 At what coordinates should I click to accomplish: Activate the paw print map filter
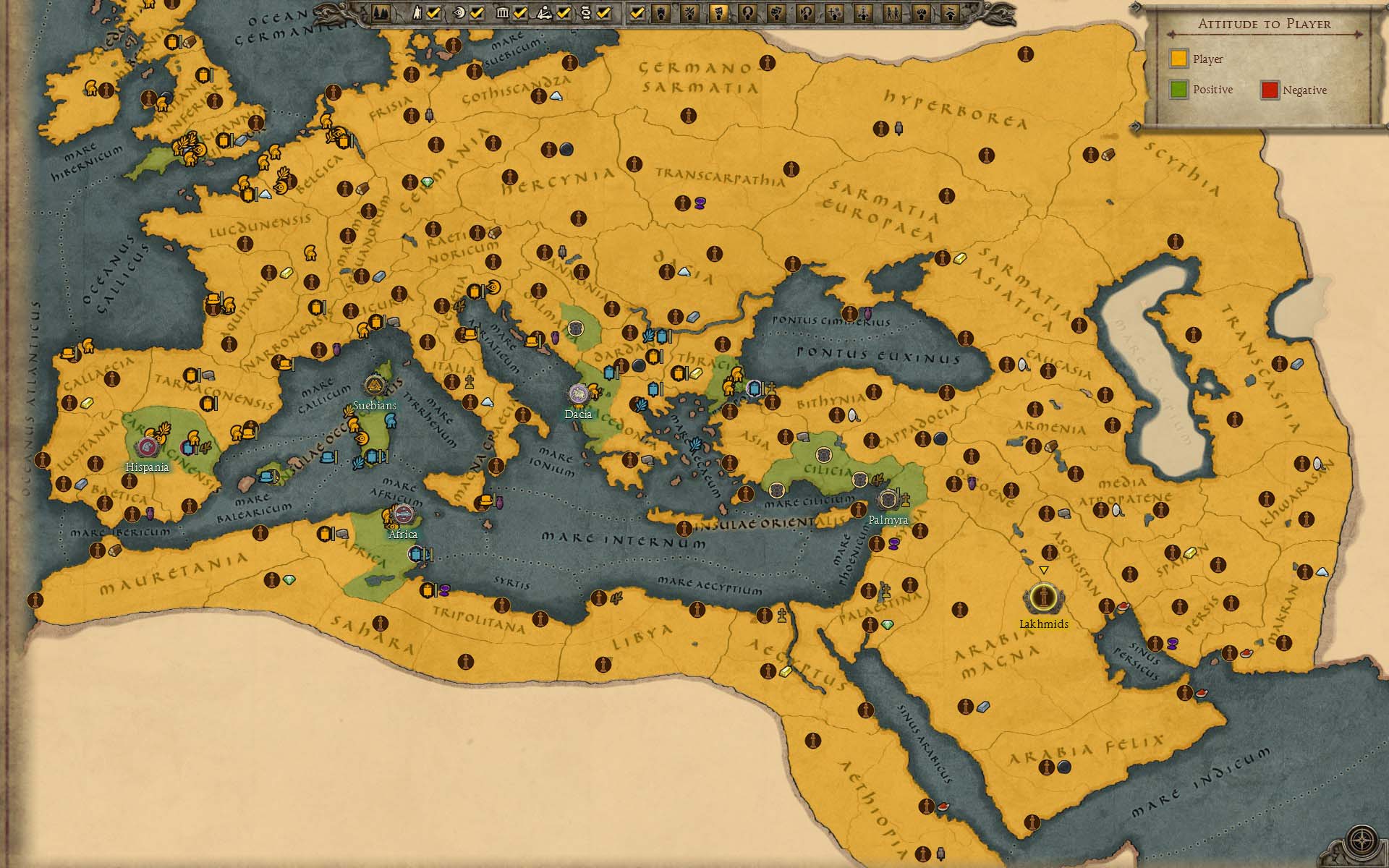(x=921, y=13)
